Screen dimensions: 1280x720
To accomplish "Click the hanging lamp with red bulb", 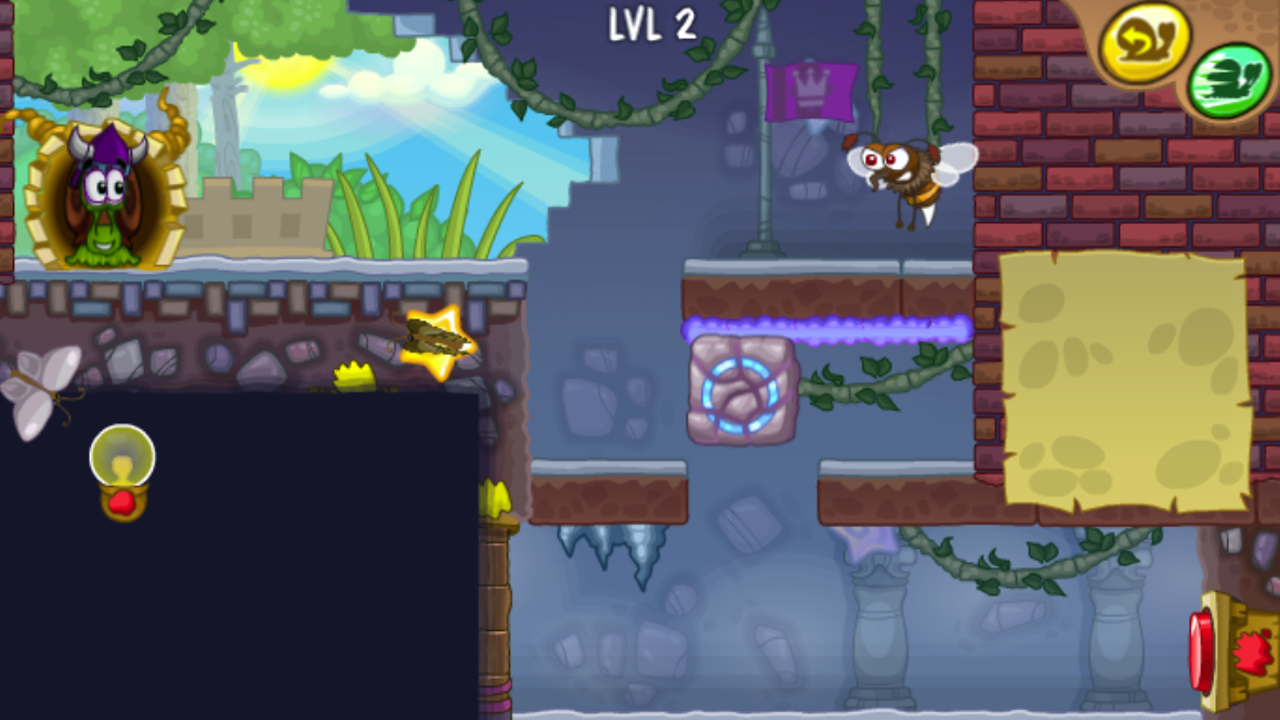I will point(122,470).
